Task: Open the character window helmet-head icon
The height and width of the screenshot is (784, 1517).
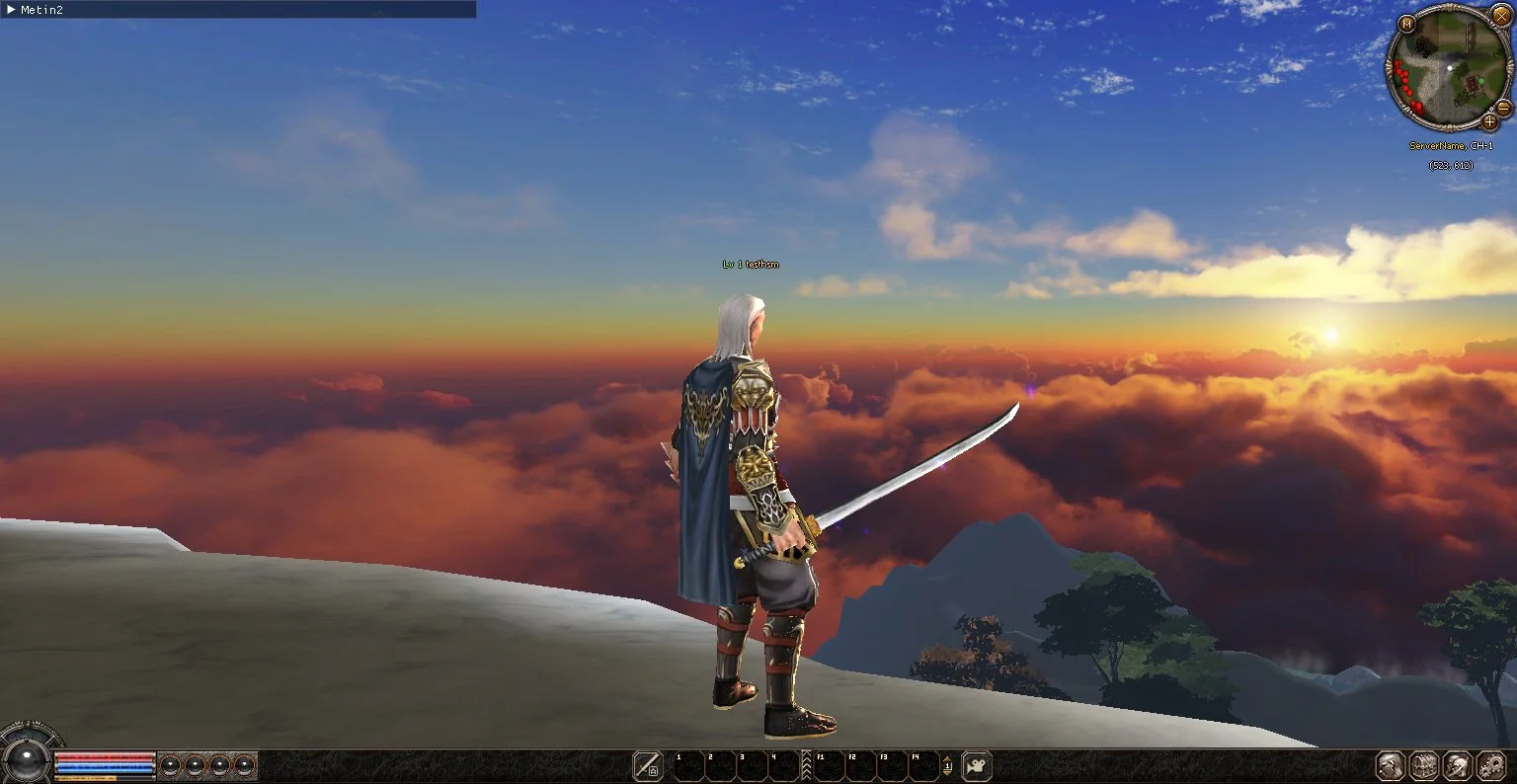Action: point(1392,765)
